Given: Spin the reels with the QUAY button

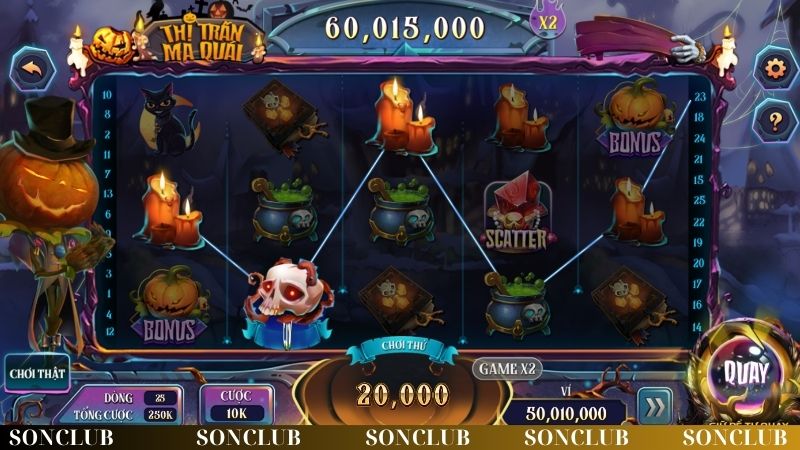Looking at the screenshot, I should [749, 373].
